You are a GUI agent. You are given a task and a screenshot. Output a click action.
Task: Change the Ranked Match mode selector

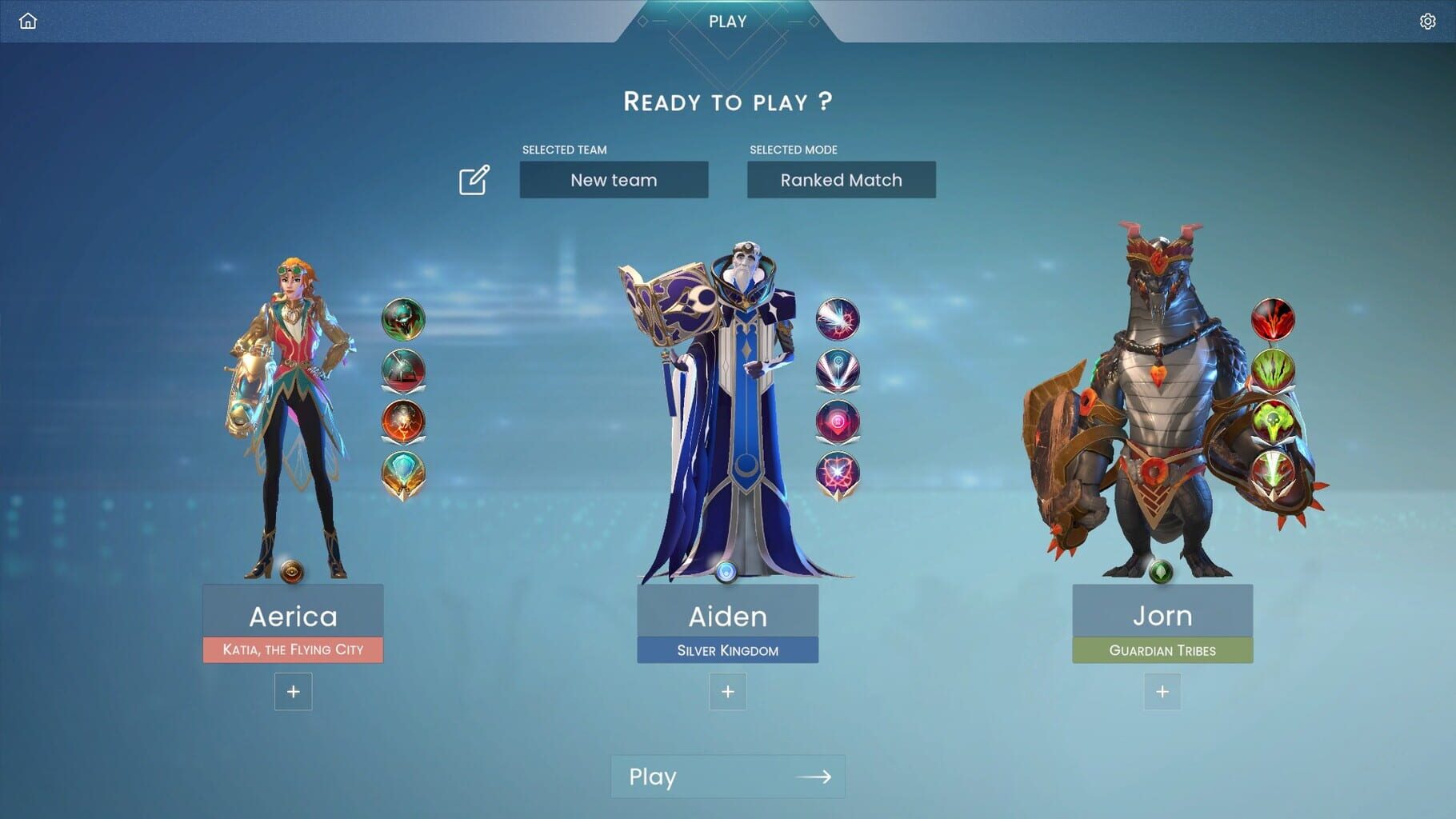point(842,180)
